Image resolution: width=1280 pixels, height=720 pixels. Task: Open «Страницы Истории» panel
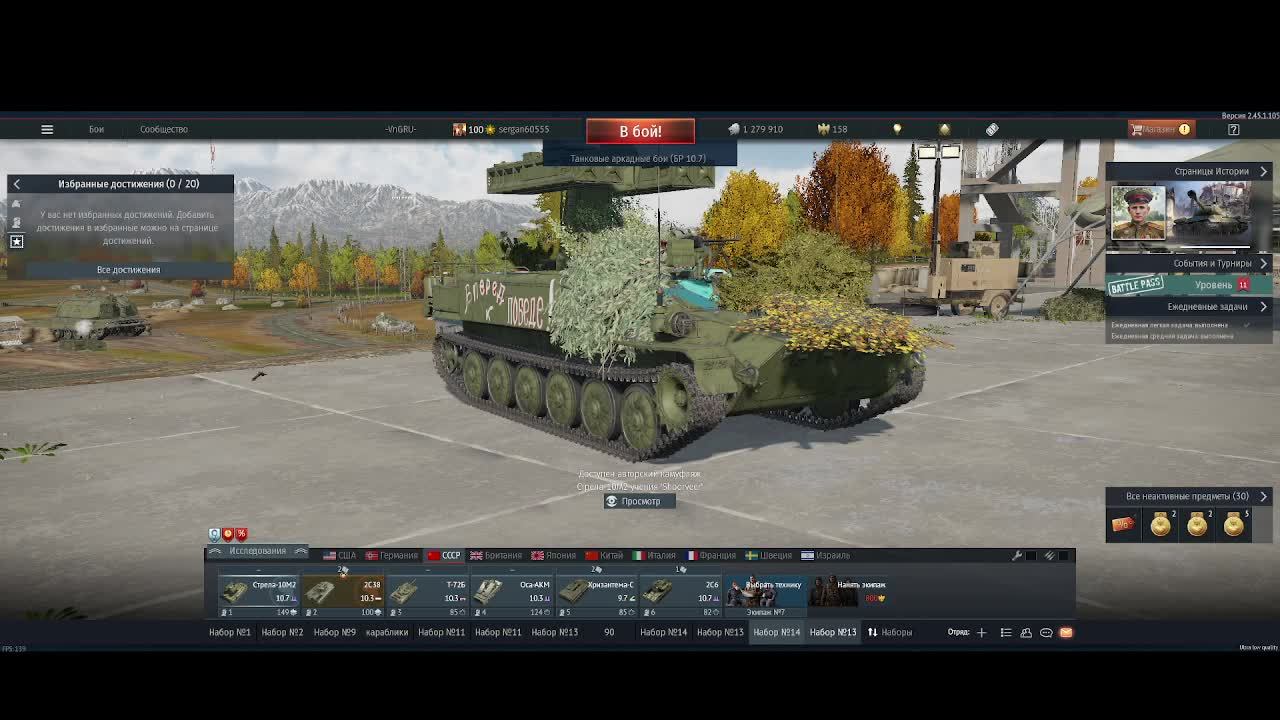point(1212,171)
